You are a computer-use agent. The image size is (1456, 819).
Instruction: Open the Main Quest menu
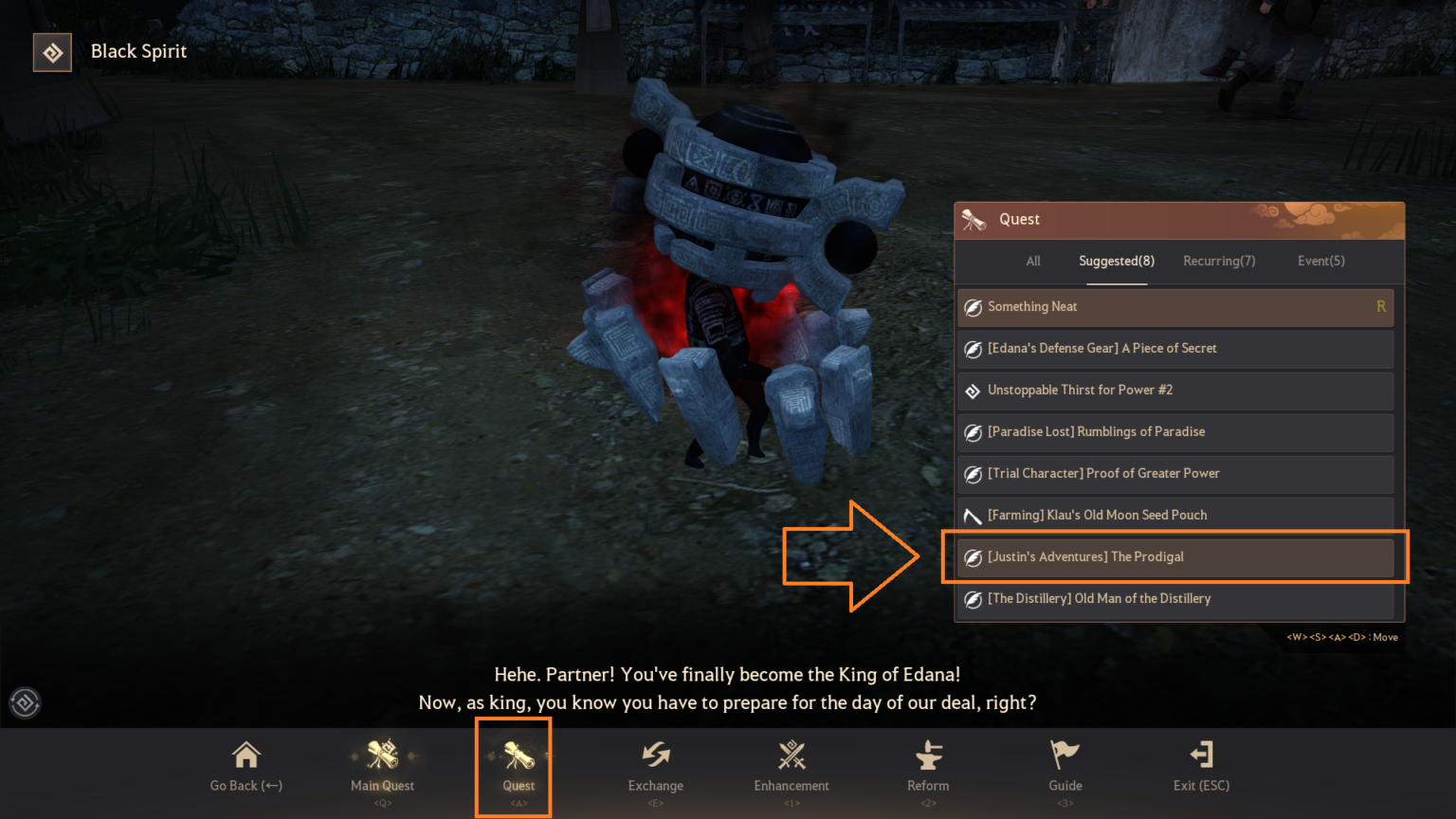382,768
